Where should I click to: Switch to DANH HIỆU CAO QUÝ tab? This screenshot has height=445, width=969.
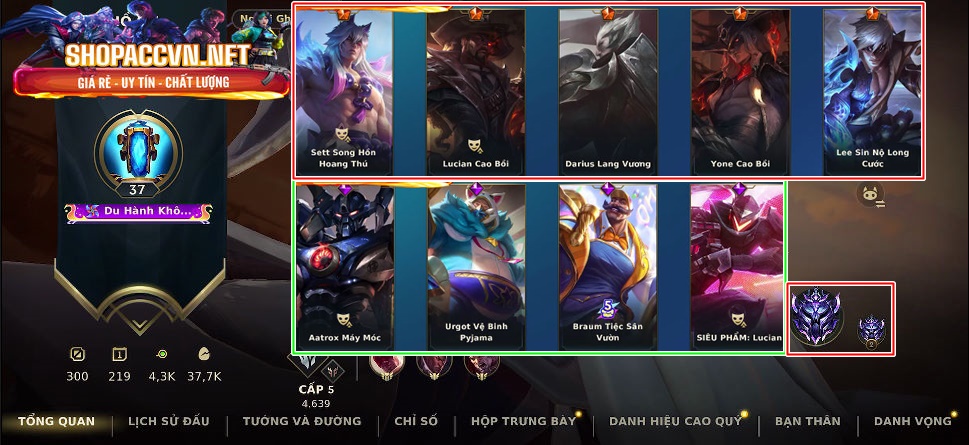point(675,421)
